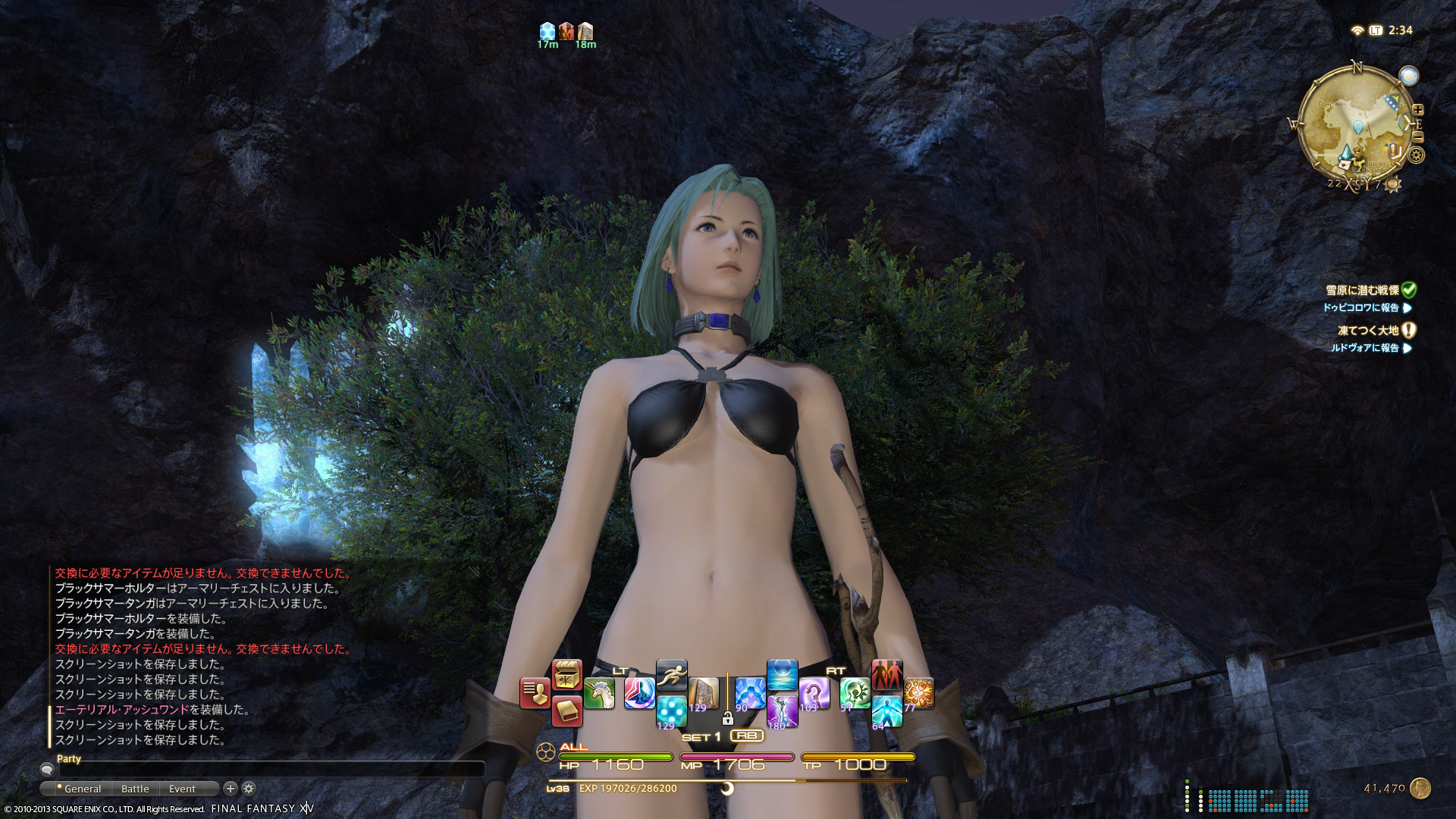Select the 雪原に潜む戦慄 quest entry
This screenshot has height=819, width=1456.
point(1362,290)
